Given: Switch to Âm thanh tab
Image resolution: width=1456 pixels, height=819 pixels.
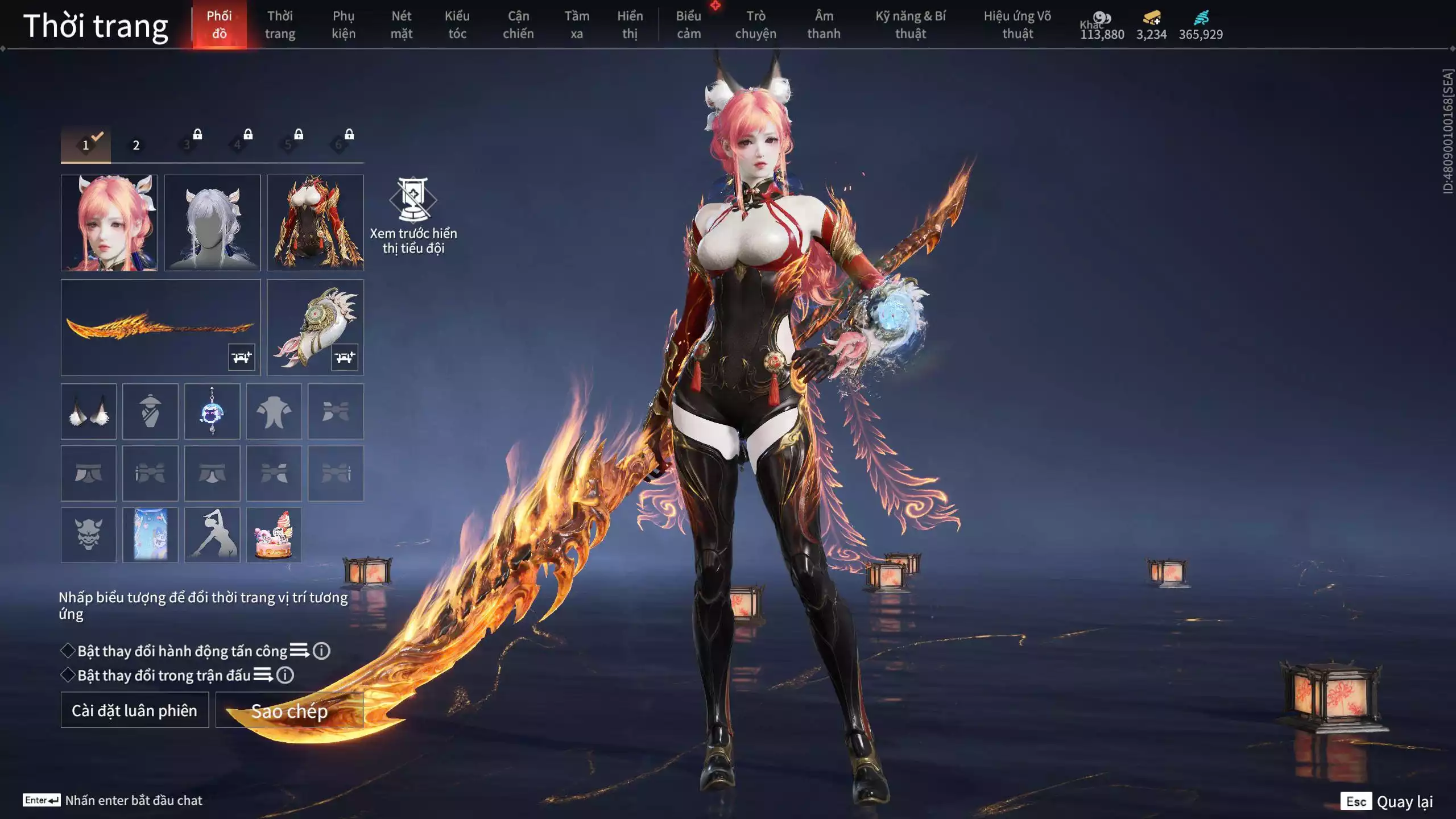Looking at the screenshot, I should click(824, 25).
